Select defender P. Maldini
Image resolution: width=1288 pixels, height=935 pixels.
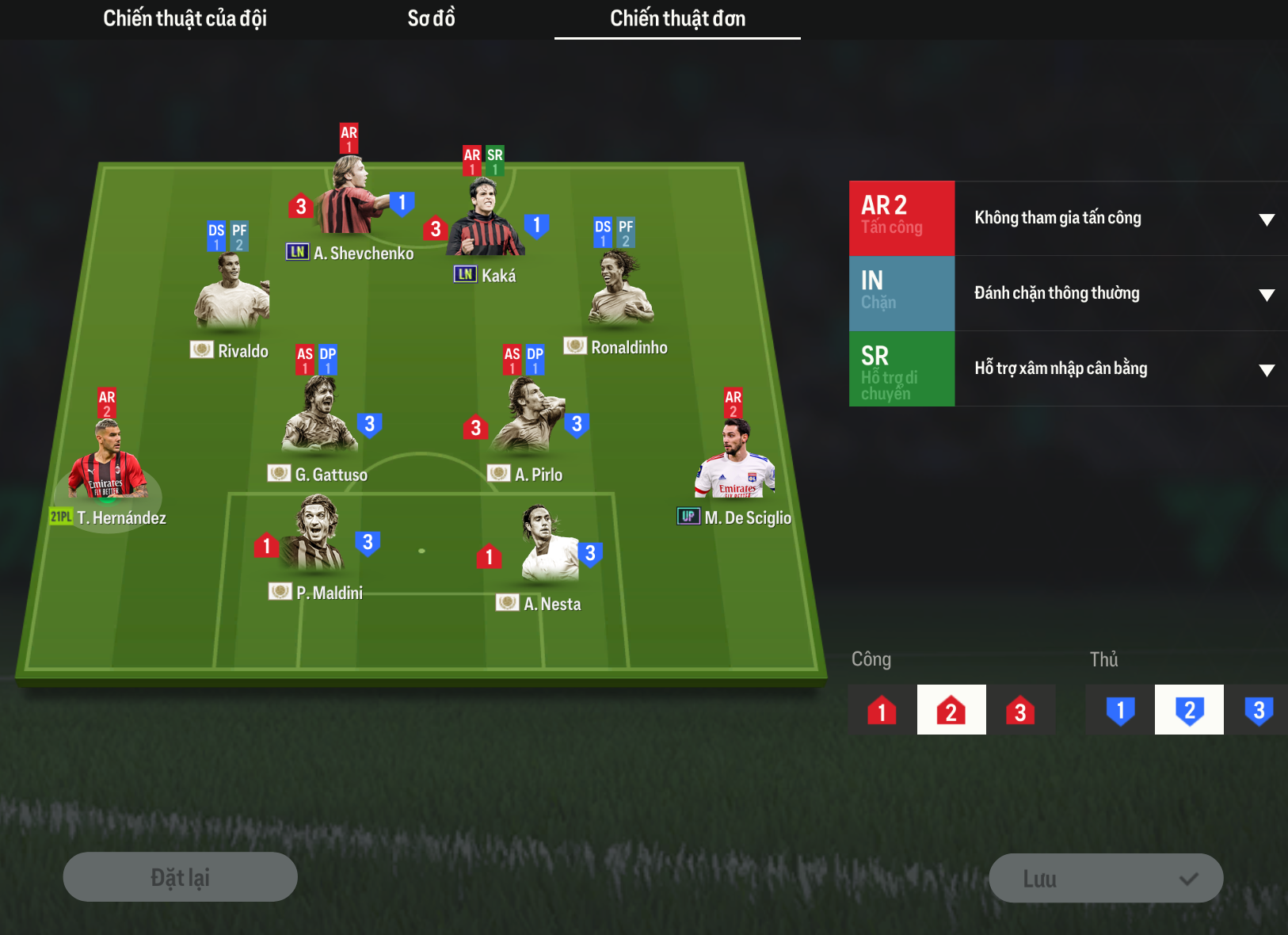tap(316, 536)
